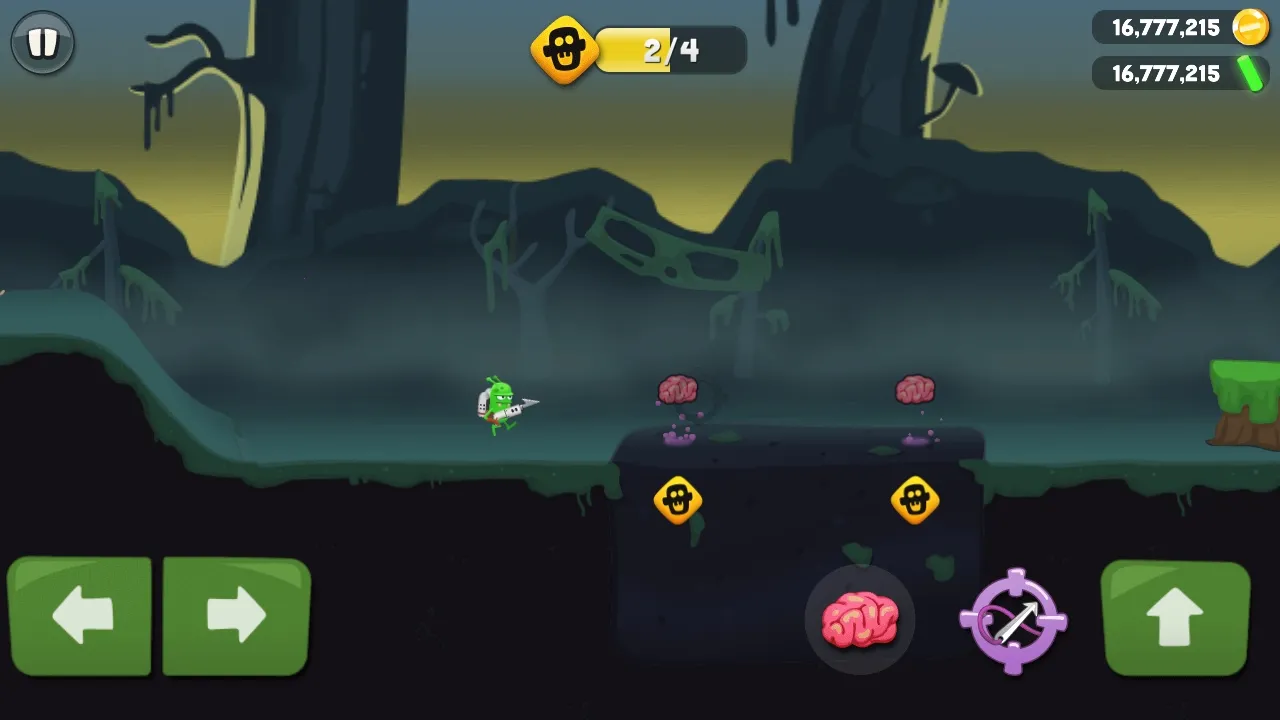Tap the floating brain near the pit edge

coord(678,388)
